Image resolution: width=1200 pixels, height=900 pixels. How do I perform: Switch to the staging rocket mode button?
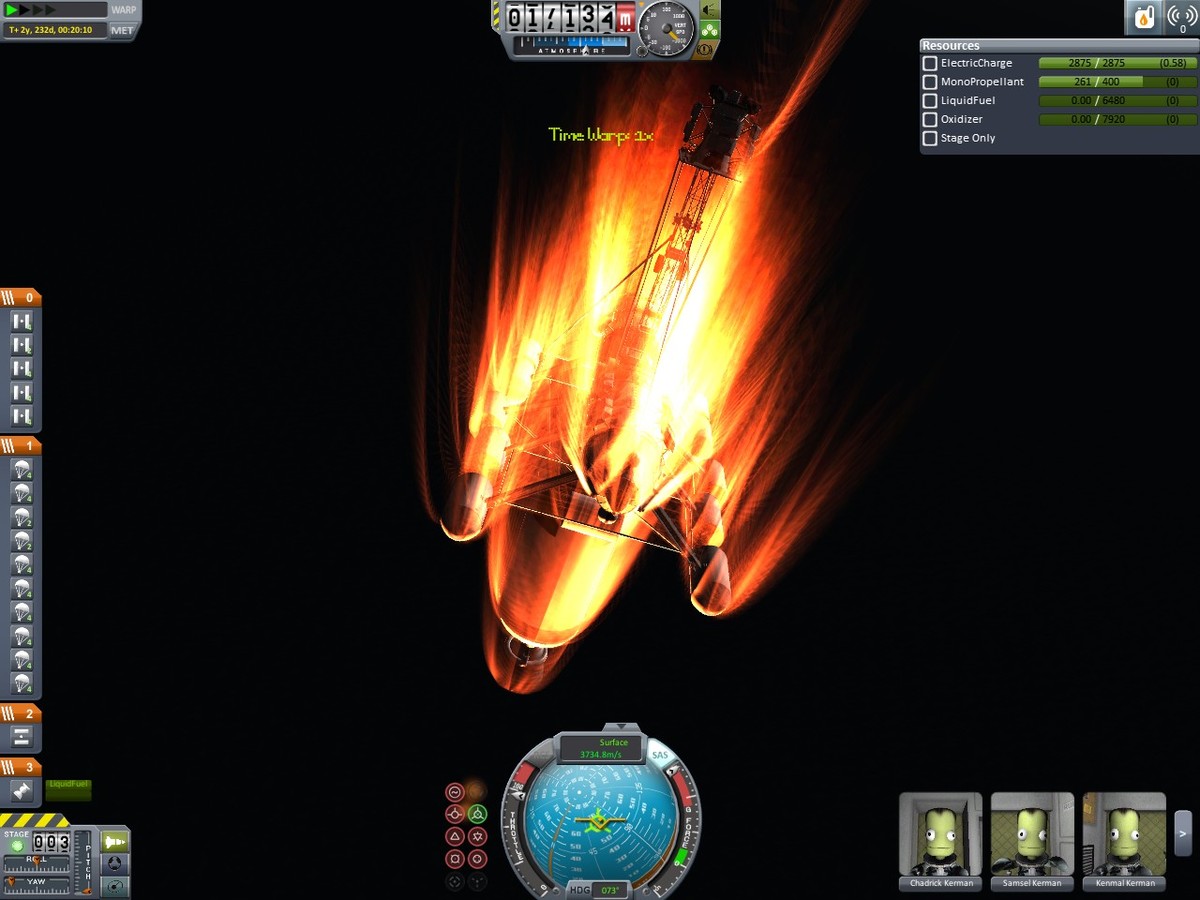115,842
